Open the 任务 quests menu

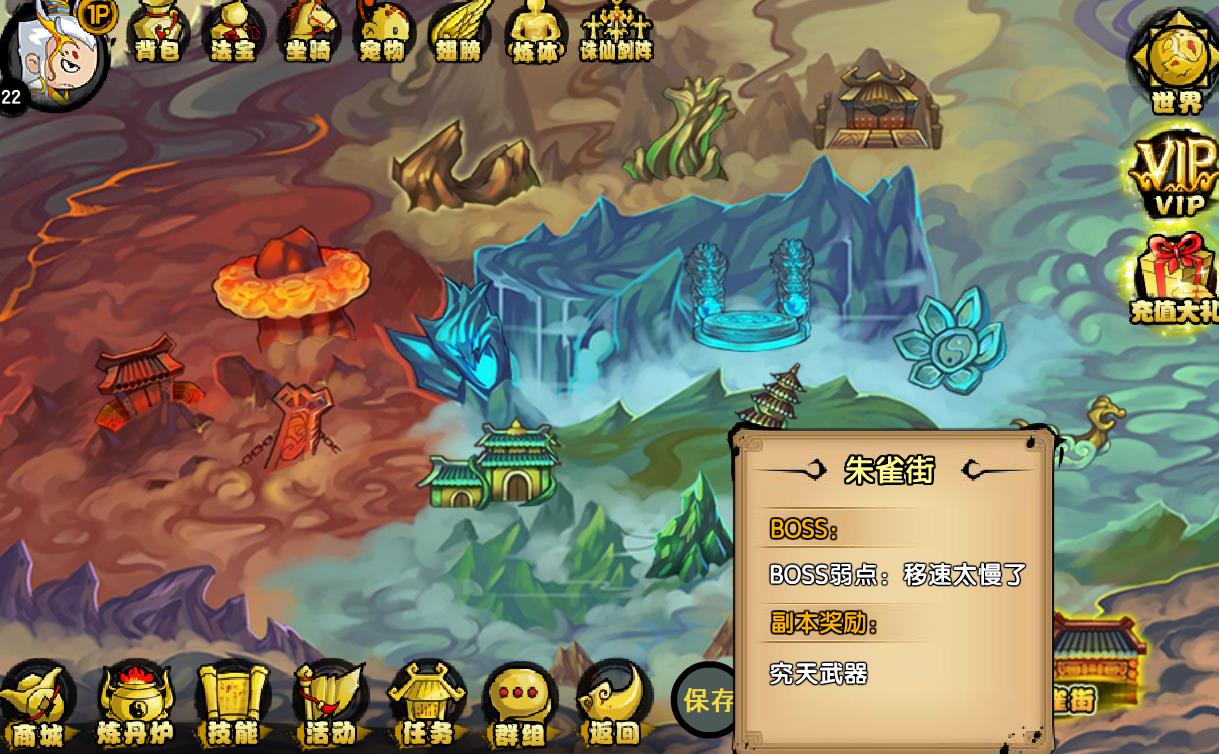coord(427,705)
